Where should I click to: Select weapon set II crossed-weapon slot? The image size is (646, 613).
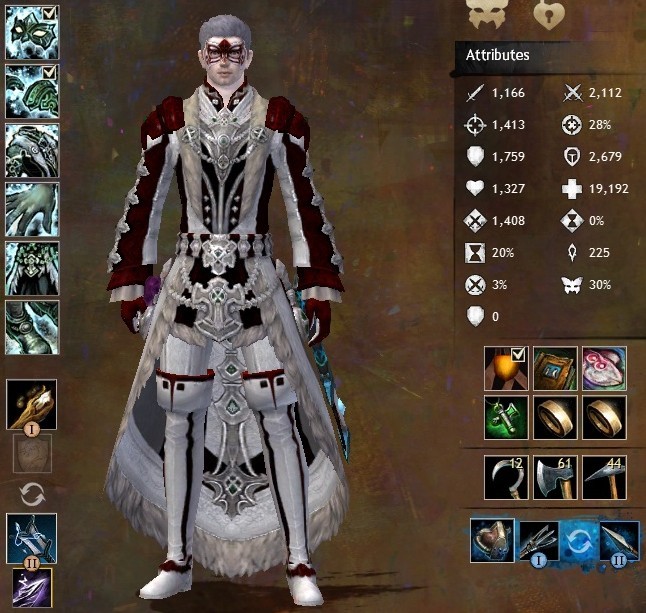pos(32,539)
